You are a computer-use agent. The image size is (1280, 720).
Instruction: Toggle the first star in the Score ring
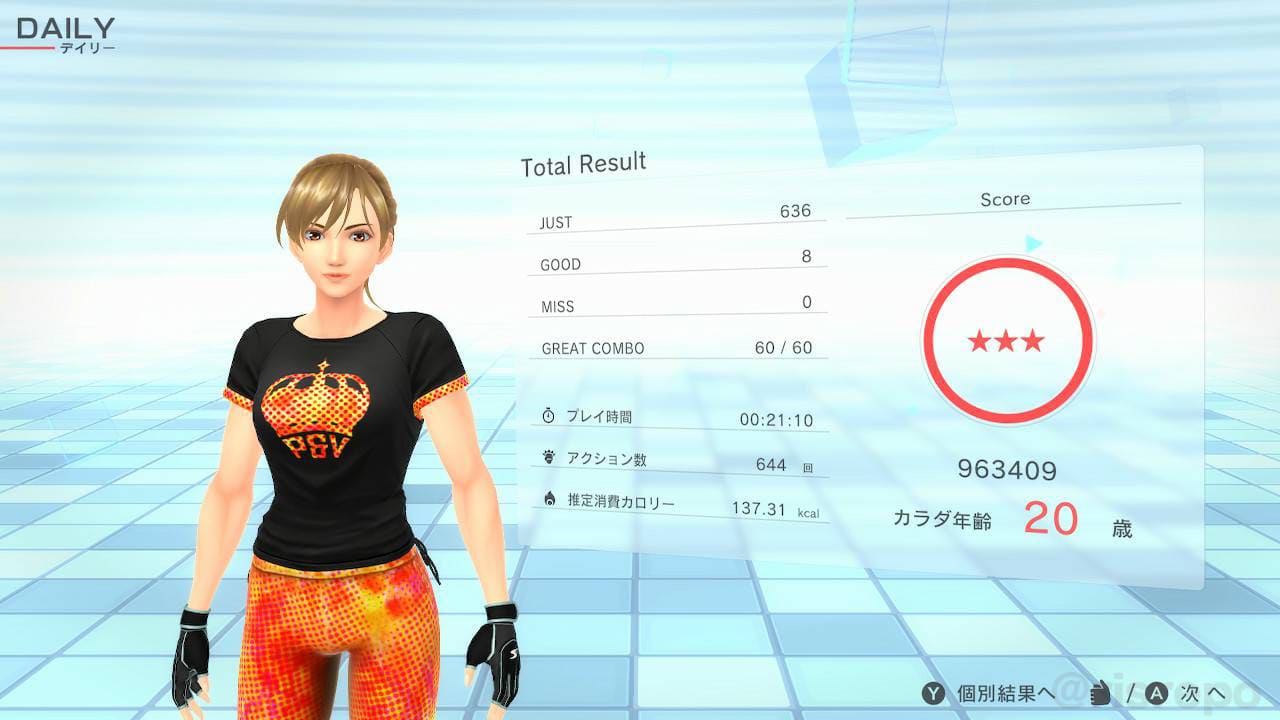[981, 340]
